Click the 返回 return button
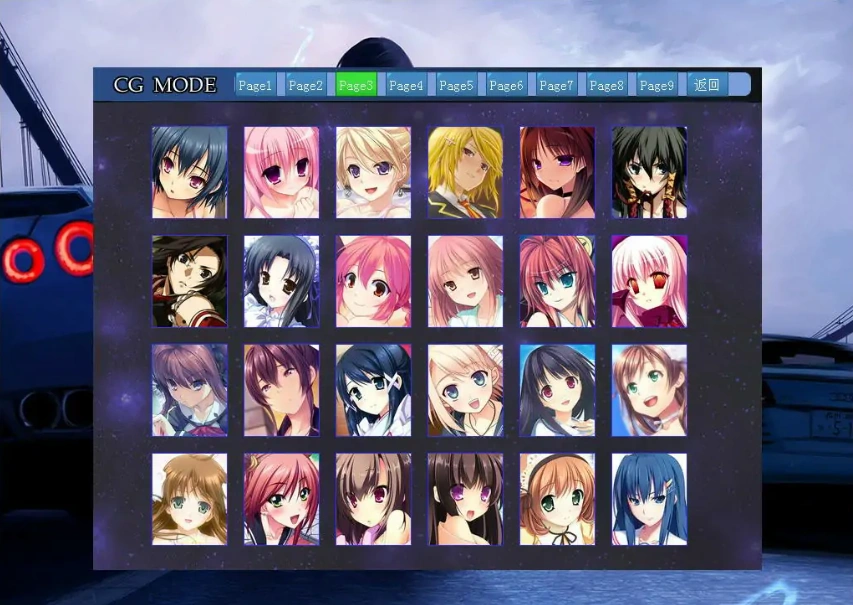 (707, 85)
